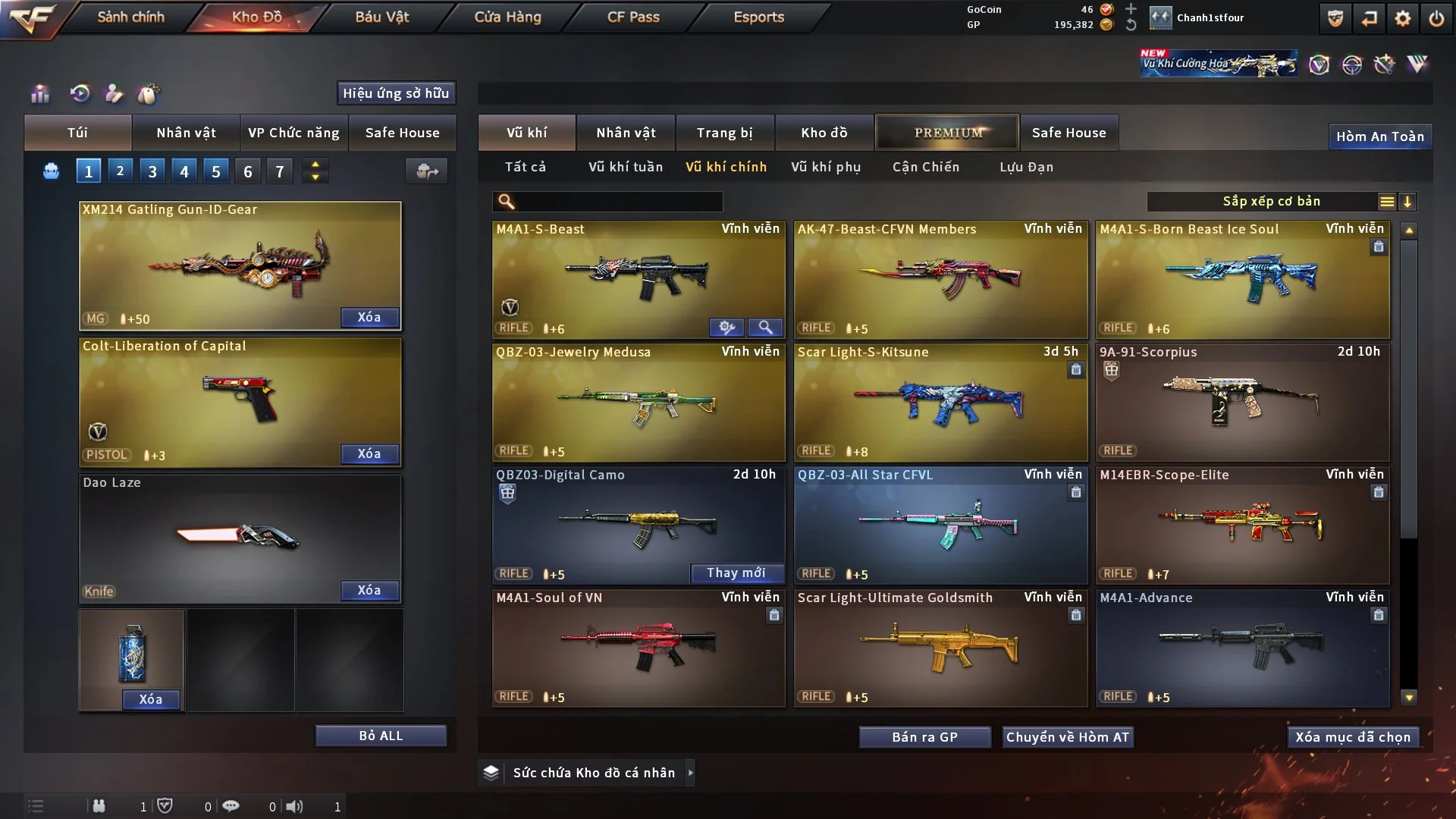
Task: Open the Sắp xếp cơ bản sort dropdown
Action: (1271, 202)
